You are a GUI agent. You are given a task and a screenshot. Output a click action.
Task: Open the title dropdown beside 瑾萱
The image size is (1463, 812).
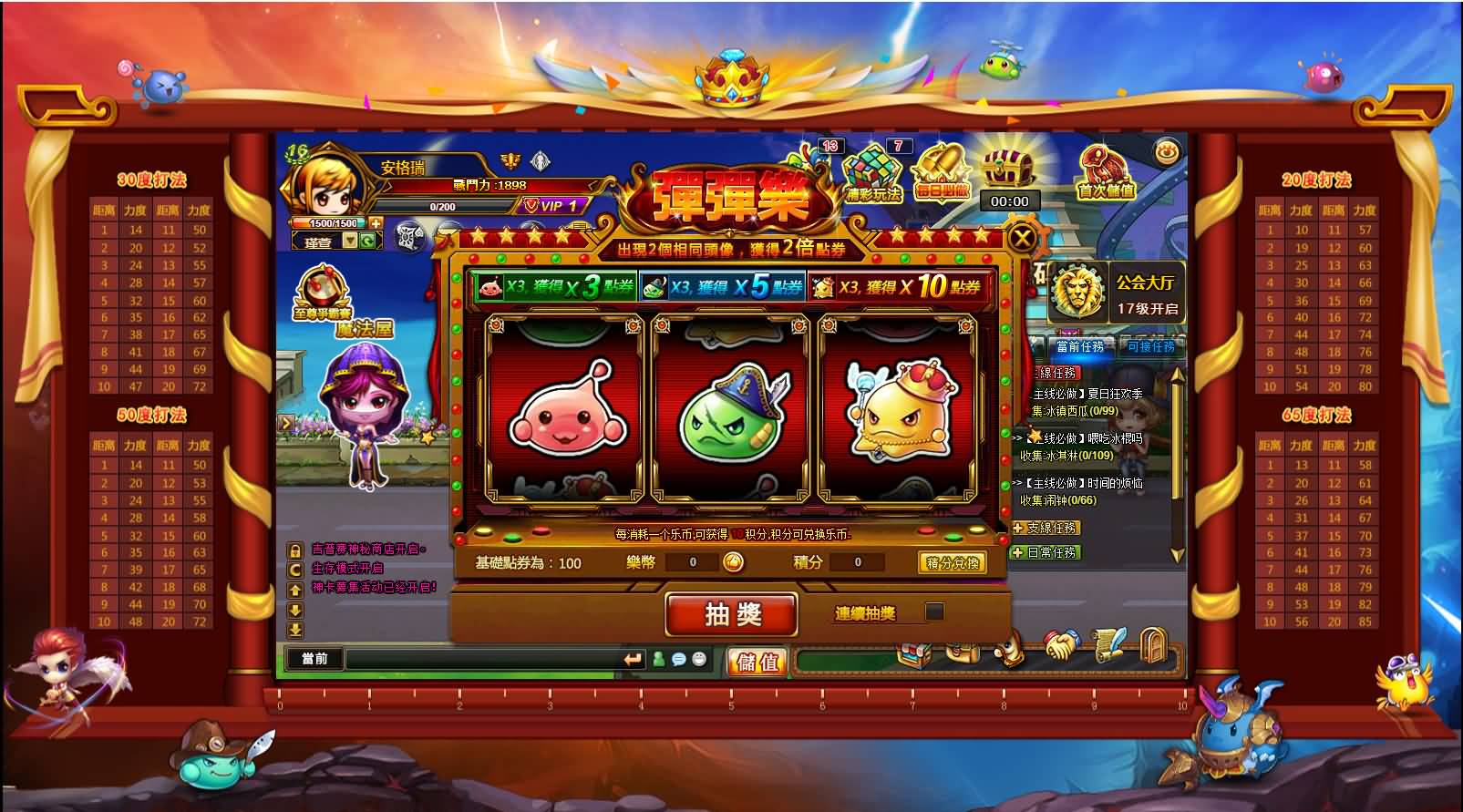click(x=351, y=240)
